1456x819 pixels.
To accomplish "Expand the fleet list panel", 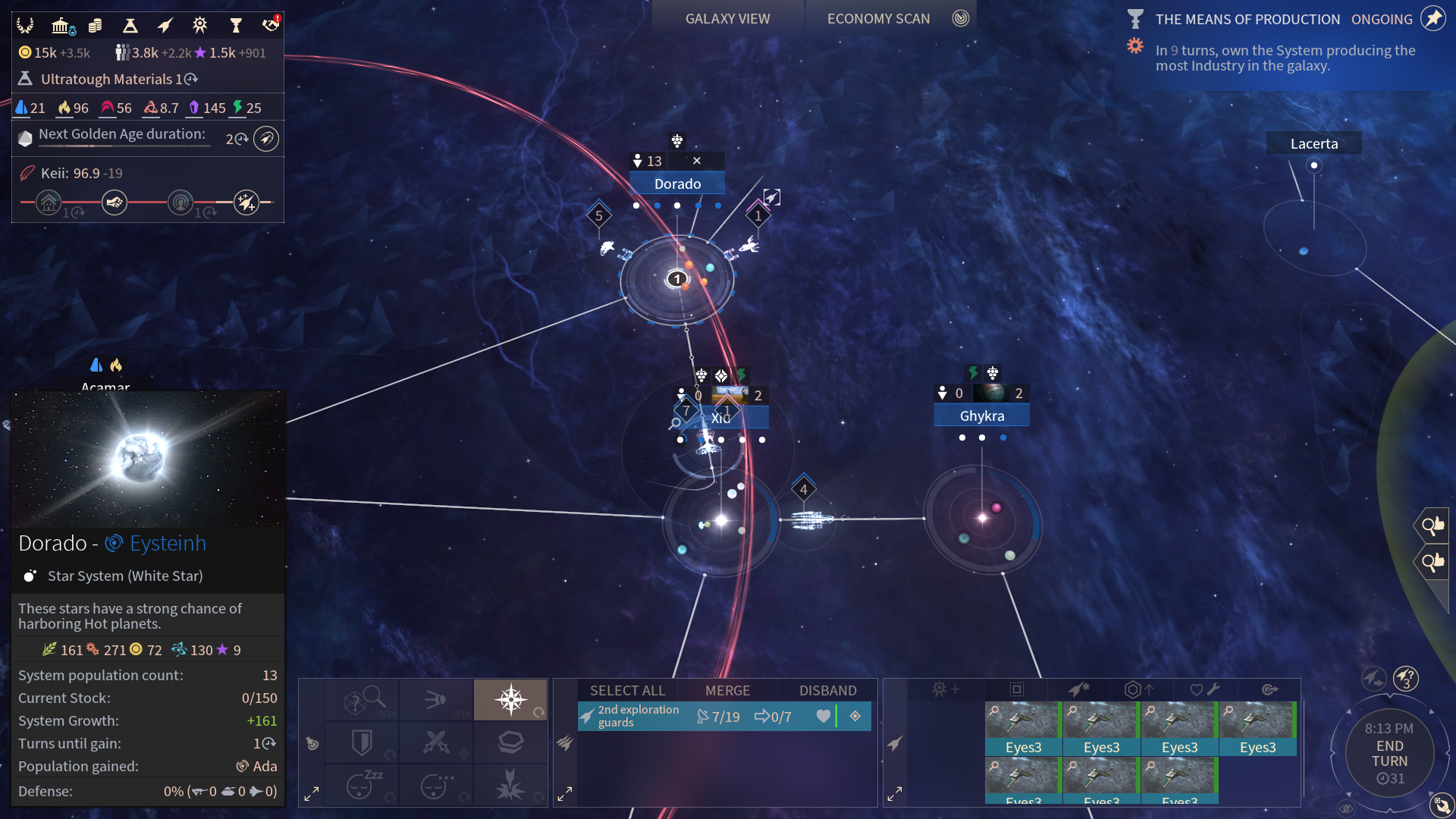I will click(x=565, y=794).
